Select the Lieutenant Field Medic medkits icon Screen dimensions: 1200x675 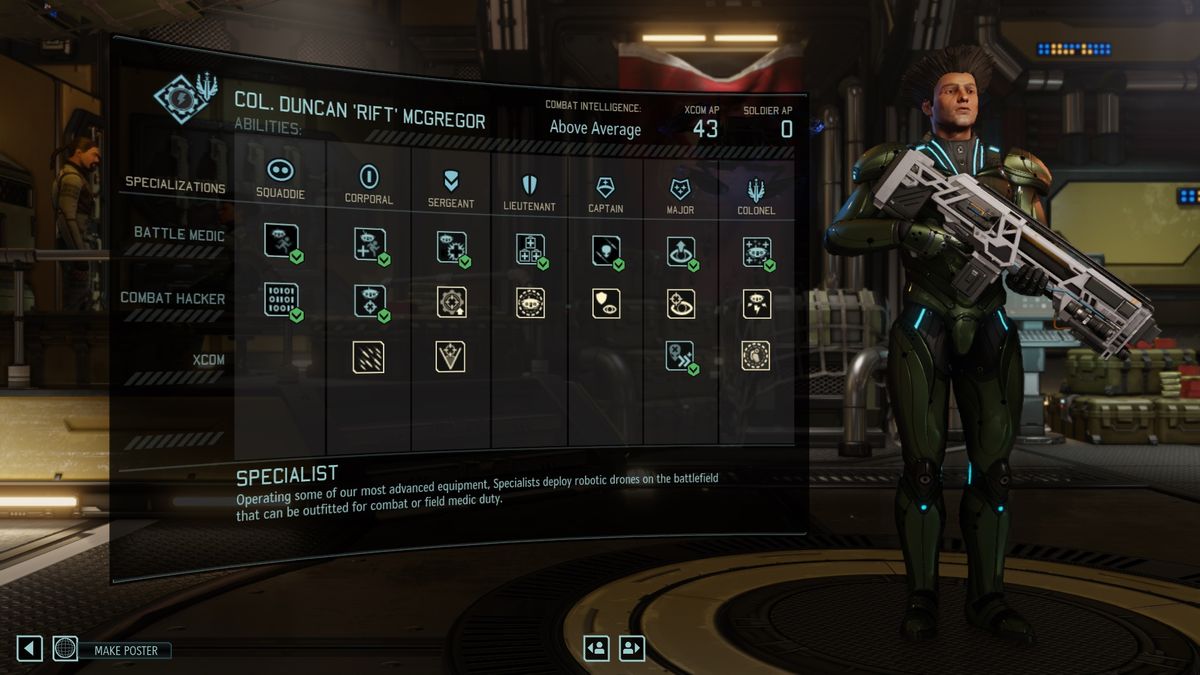pos(530,249)
